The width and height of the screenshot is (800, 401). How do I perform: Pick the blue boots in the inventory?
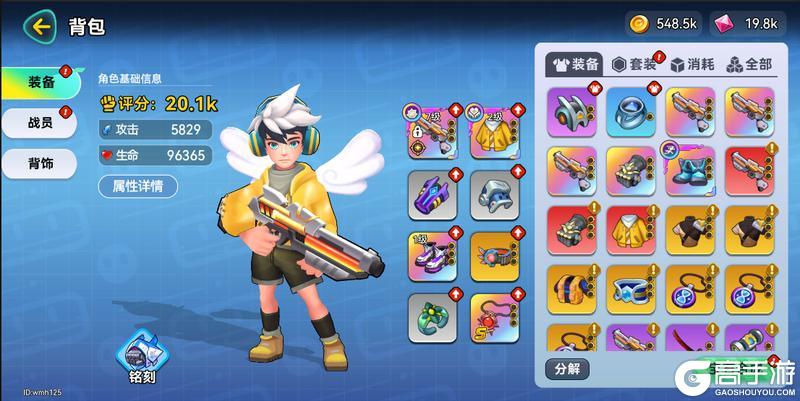pos(691,171)
